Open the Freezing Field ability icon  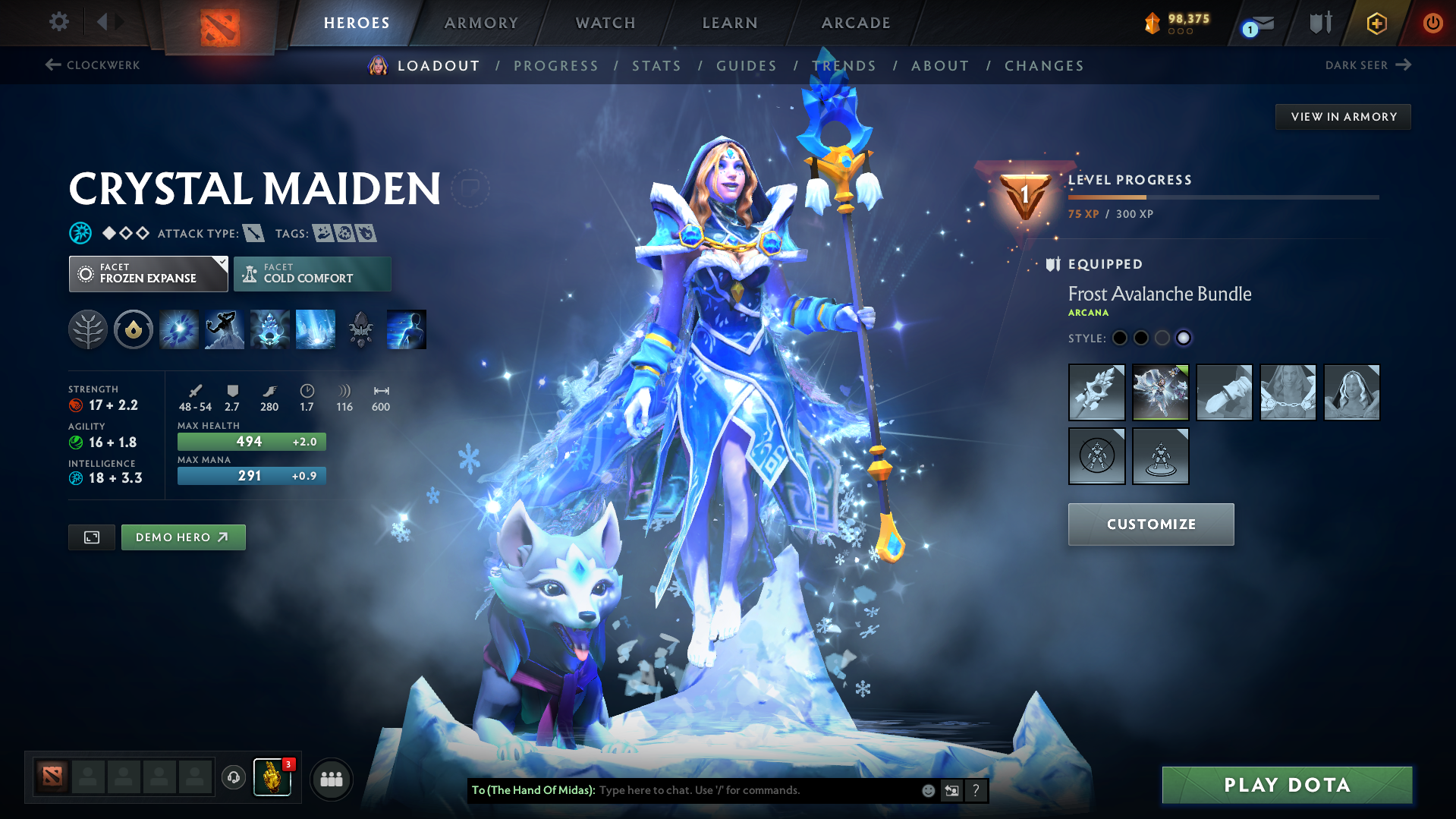tap(315, 329)
